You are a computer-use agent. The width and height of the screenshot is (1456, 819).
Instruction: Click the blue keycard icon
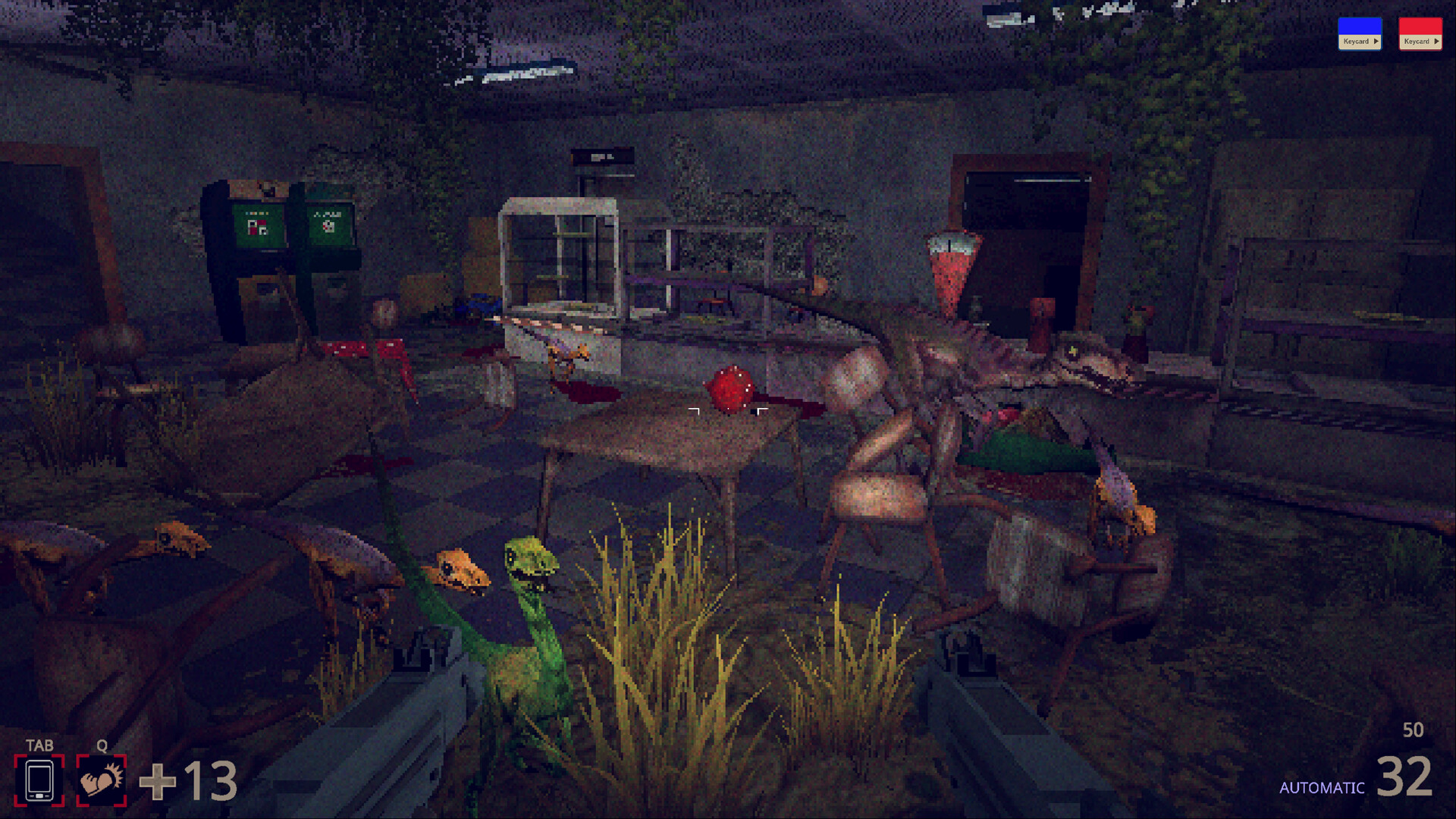(1360, 25)
